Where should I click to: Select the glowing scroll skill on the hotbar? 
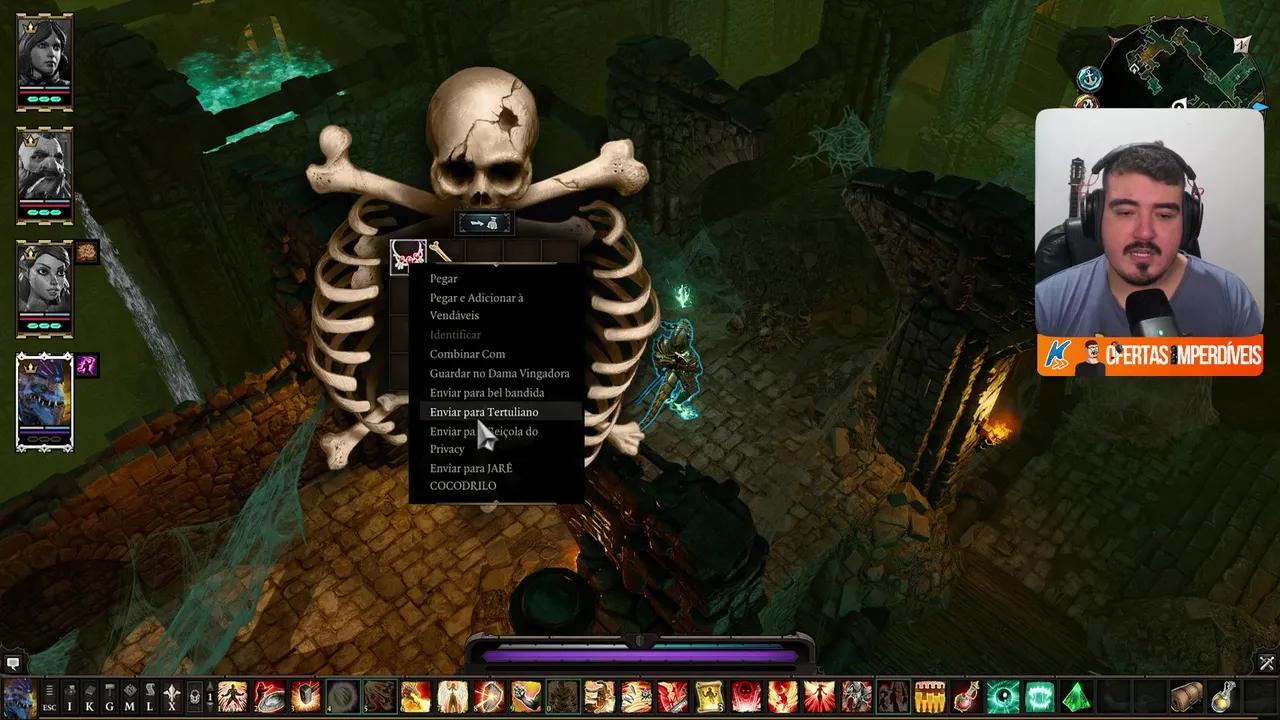click(709, 697)
